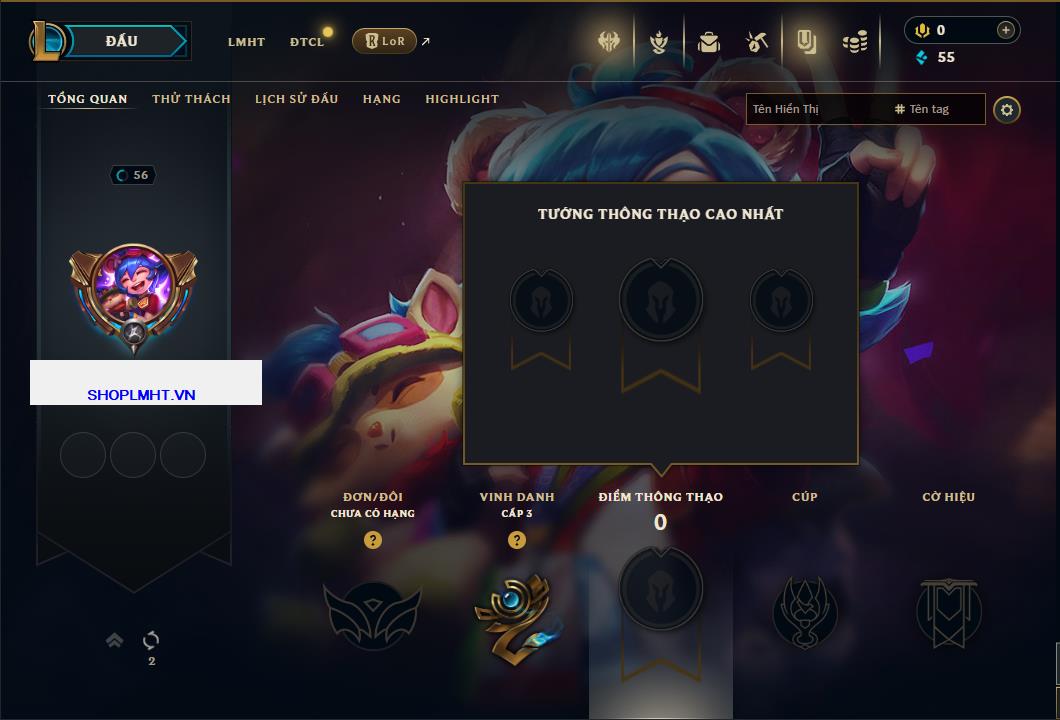Open the hammer crafting loot icon
Image resolution: width=1060 pixels, height=720 pixels.
click(756, 42)
